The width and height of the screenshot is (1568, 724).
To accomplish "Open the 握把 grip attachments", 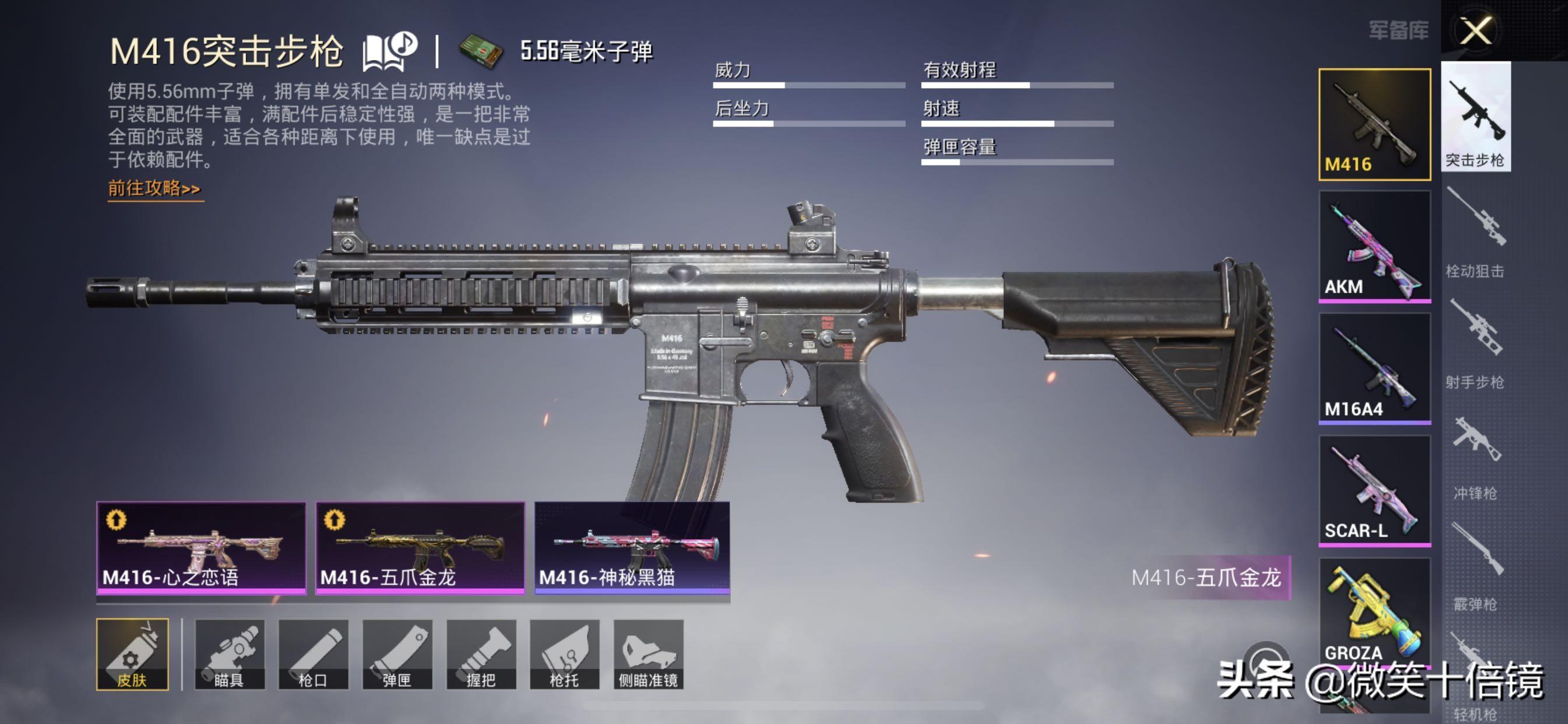I will (481, 654).
